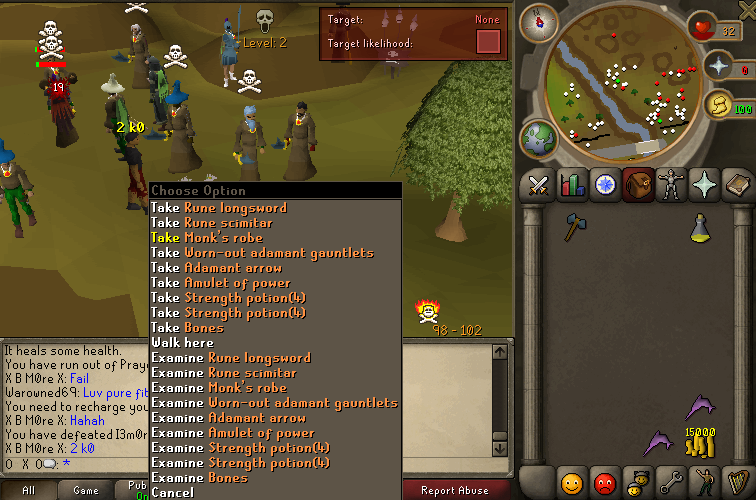Open the combat options crossed-swords tab
Viewport: 756px width, 500px height.
click(539, 185)
